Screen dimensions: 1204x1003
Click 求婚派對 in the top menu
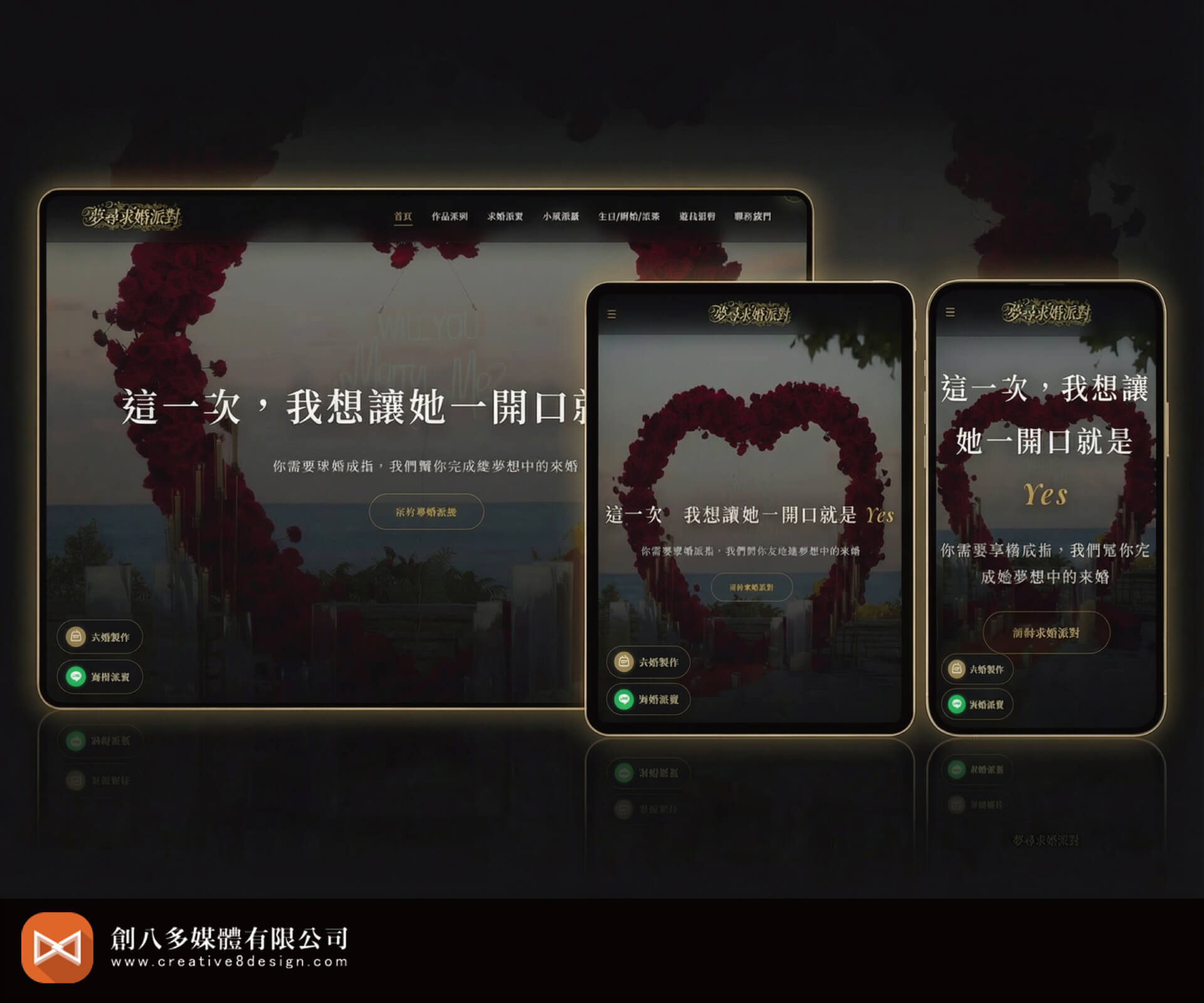pyautogui.click(x=505, y=216)
